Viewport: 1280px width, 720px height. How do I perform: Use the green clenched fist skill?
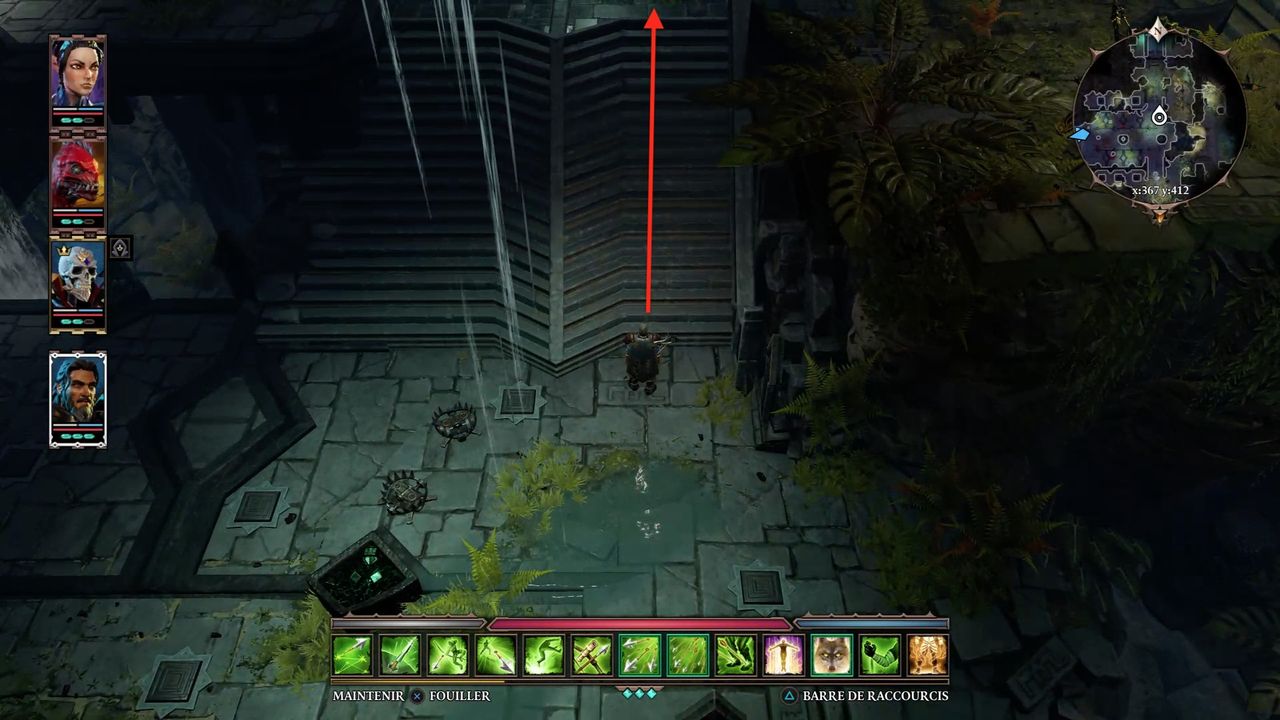tap(880, 655)
